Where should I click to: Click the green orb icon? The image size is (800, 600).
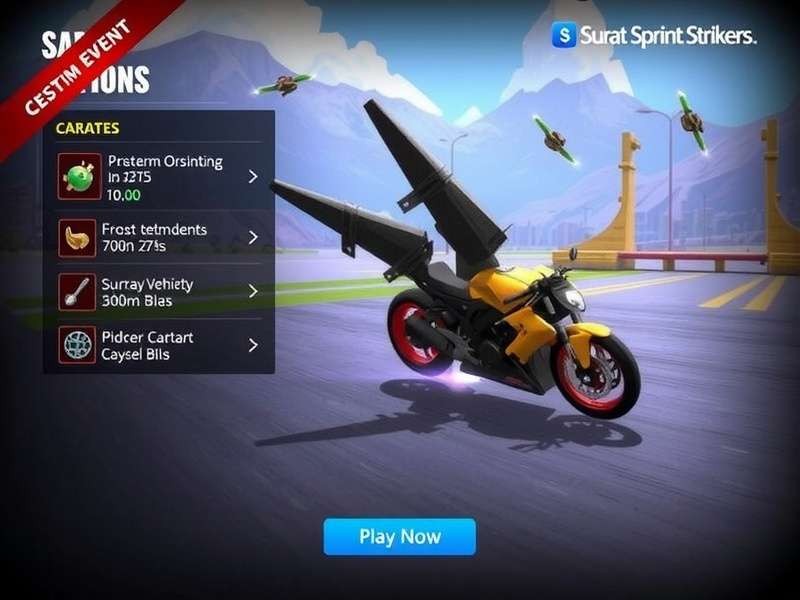pos(79,177)
